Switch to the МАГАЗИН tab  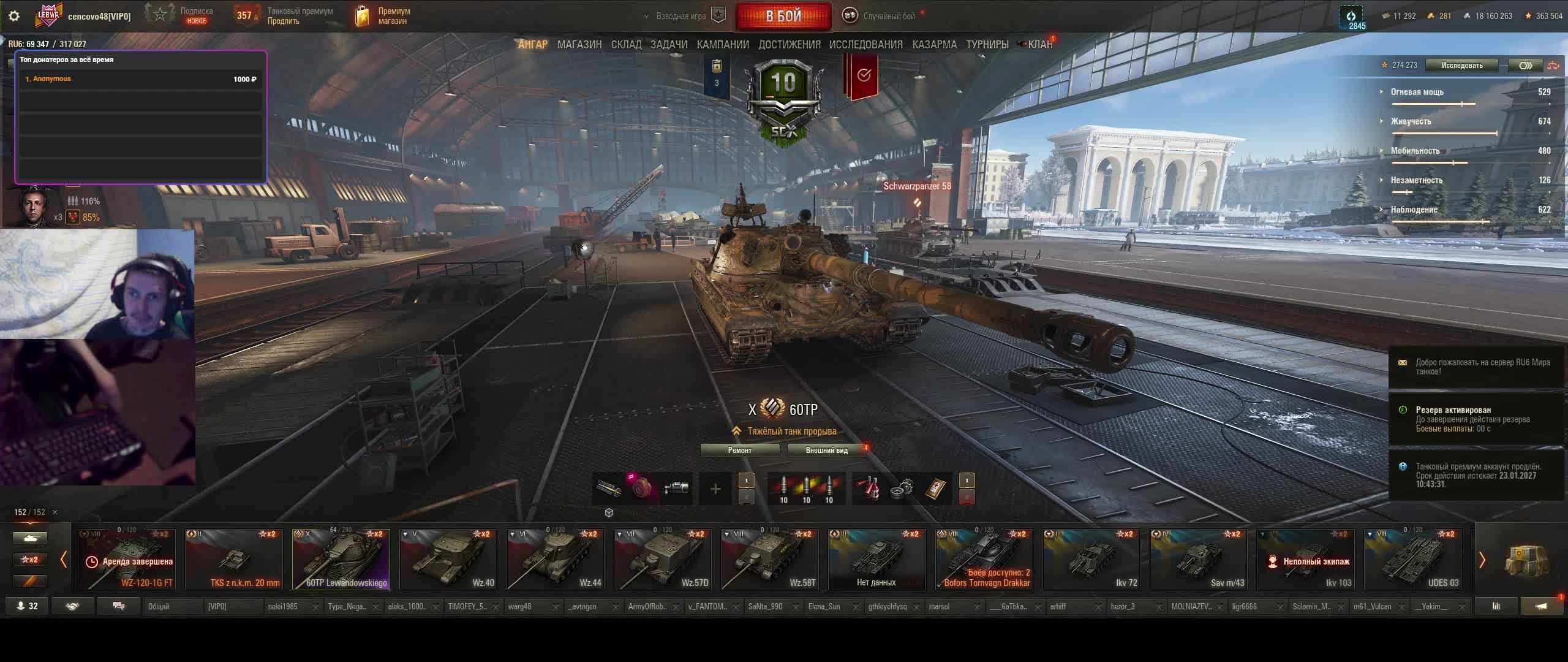click(579, 45)
